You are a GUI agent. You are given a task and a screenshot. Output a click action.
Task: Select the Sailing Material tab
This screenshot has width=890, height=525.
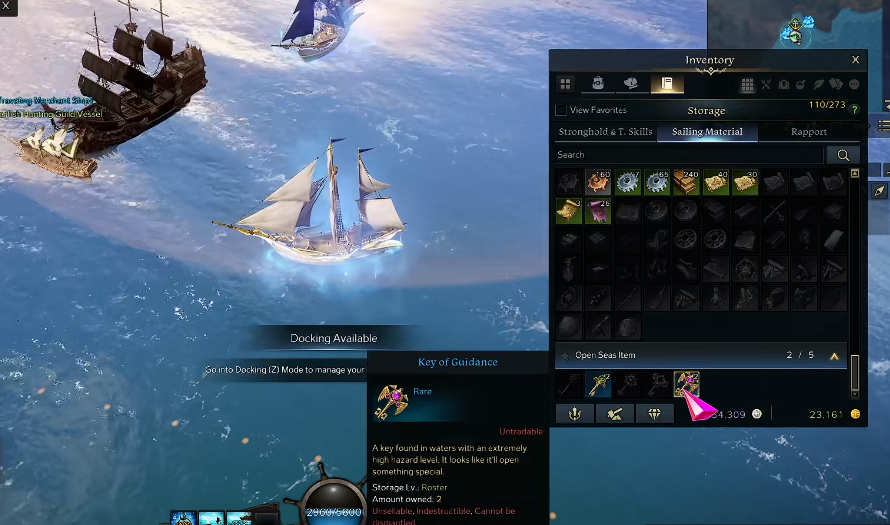tap(706, 132)
